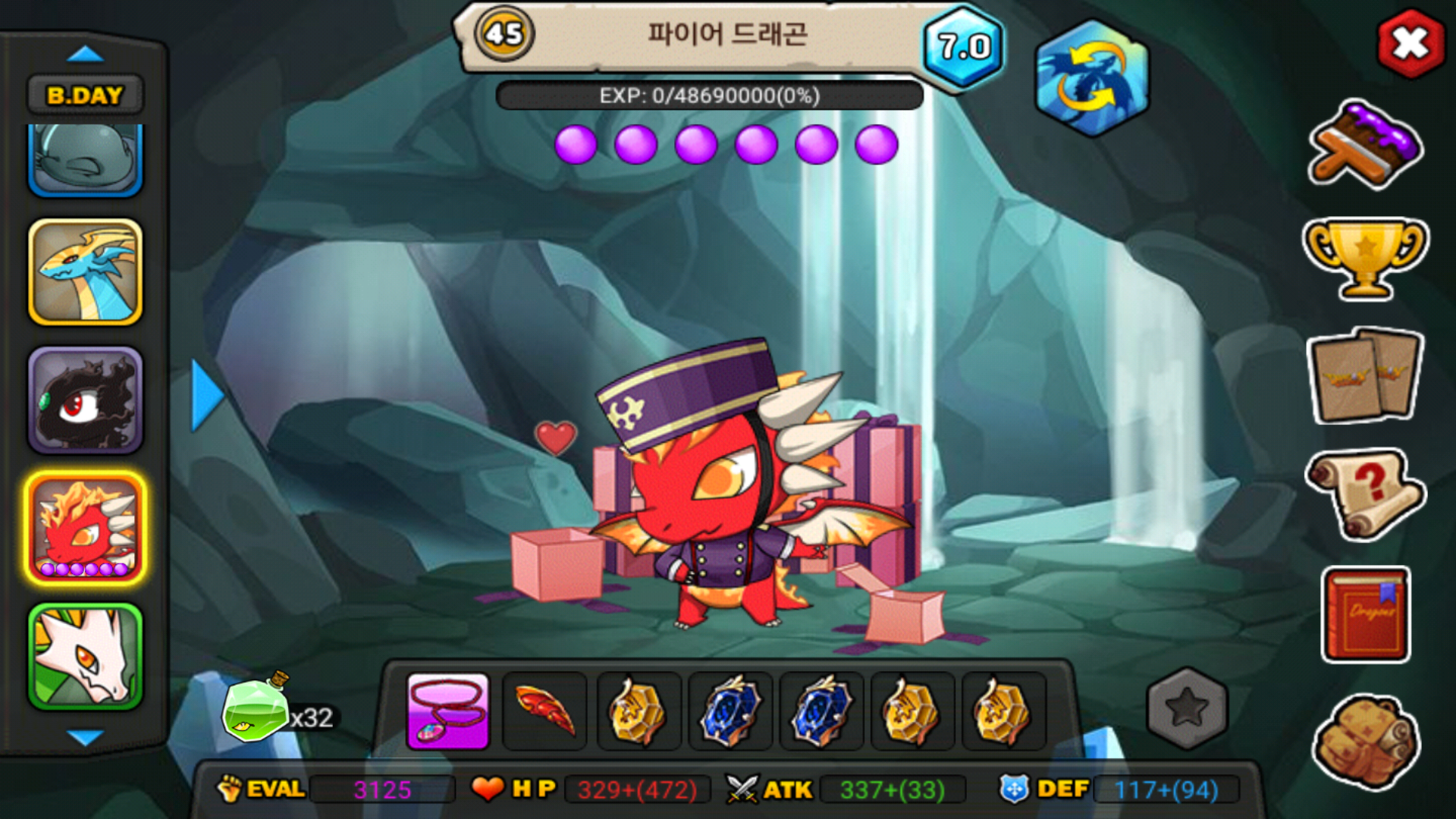Select the black dragon with red eye portrait
This screenshot has height=819, width=1456.
85,400
